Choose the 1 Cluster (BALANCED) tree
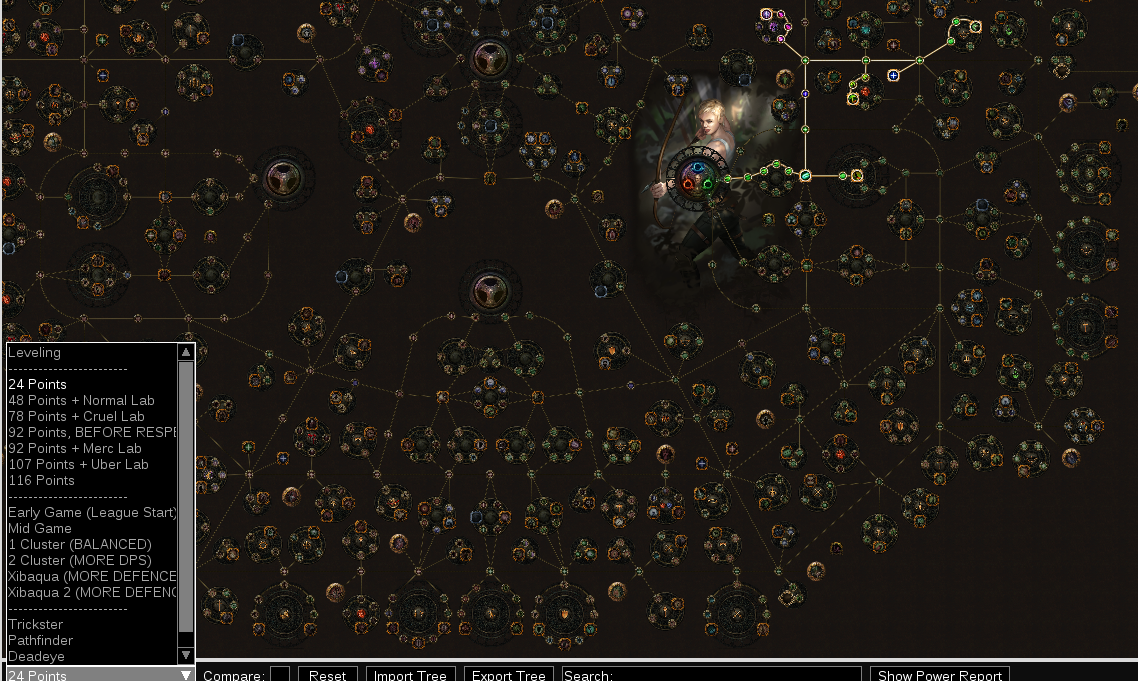This screenshot has width=1138, height=681. (x=80, y=544)
